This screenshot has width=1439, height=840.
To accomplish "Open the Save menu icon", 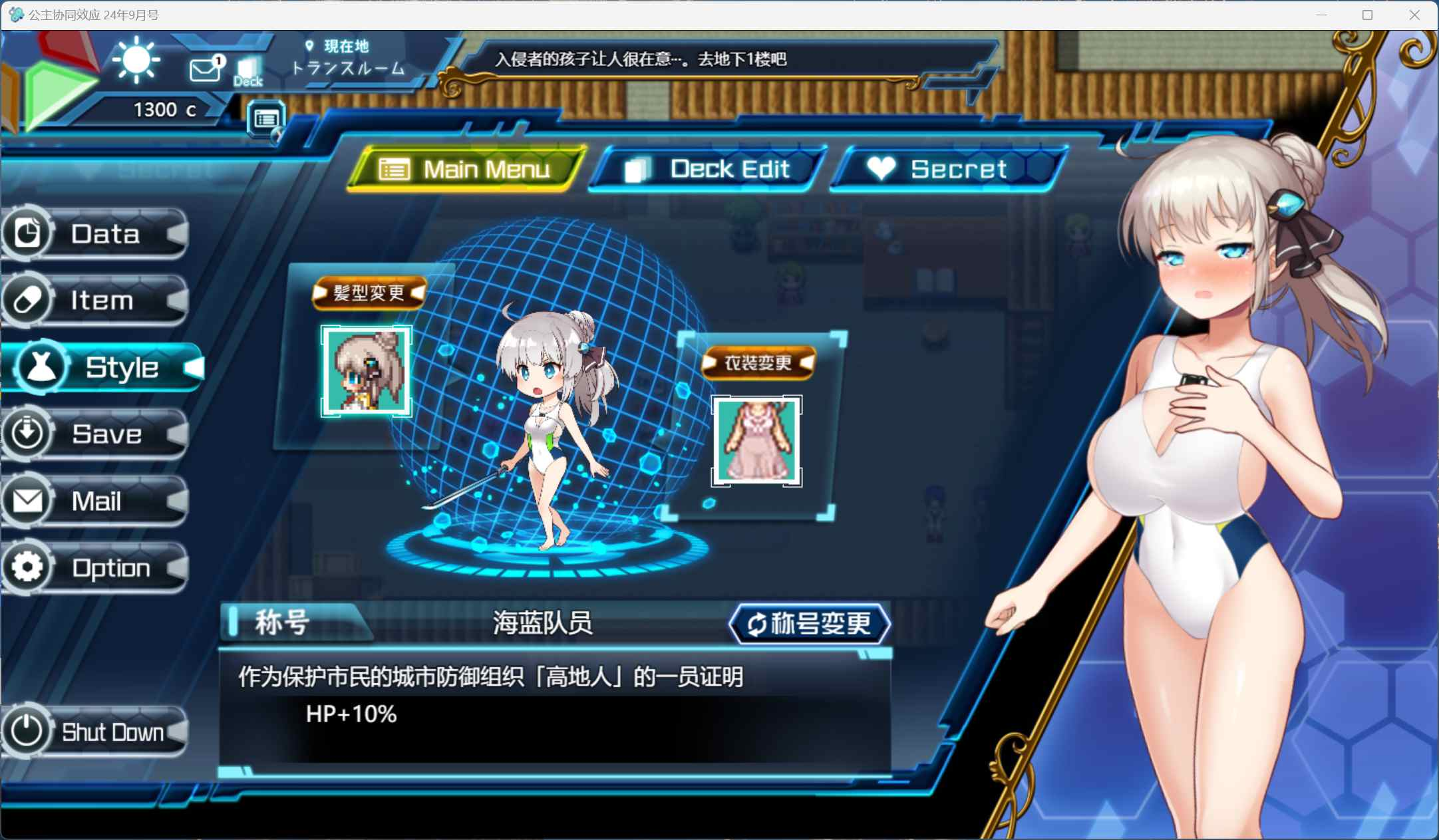I will [x=28, y=434].
